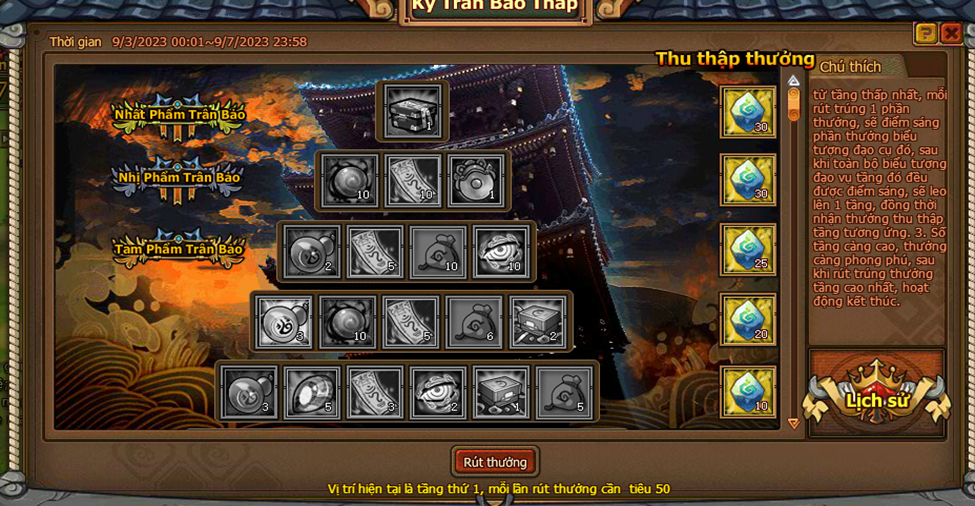Select the scroll item with quantity 10
The height and width of the screenshot is (506, 975).
(x=413, y=181)
